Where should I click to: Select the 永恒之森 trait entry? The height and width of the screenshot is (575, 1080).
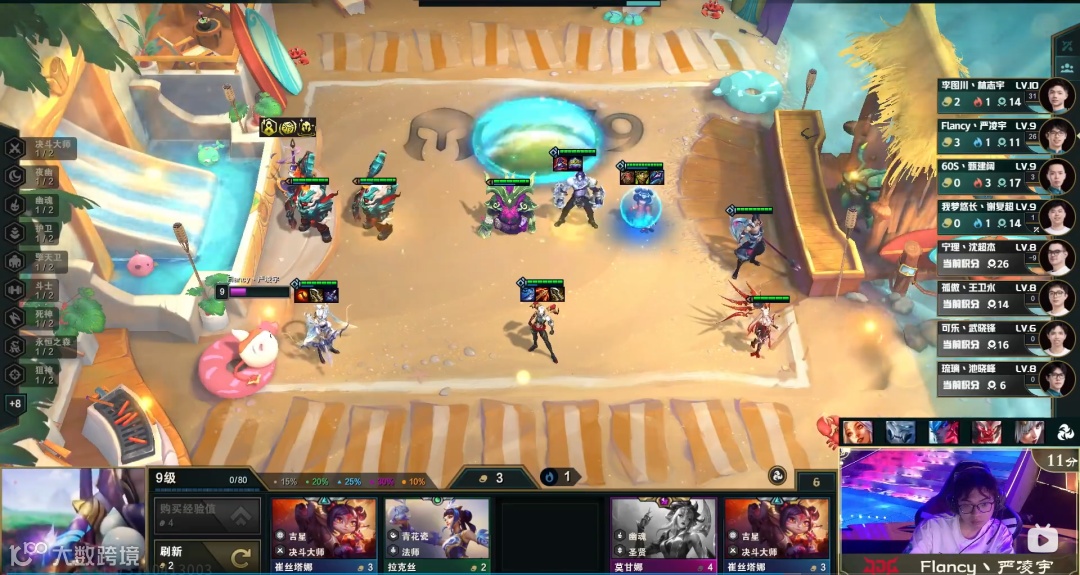[40, 346]
